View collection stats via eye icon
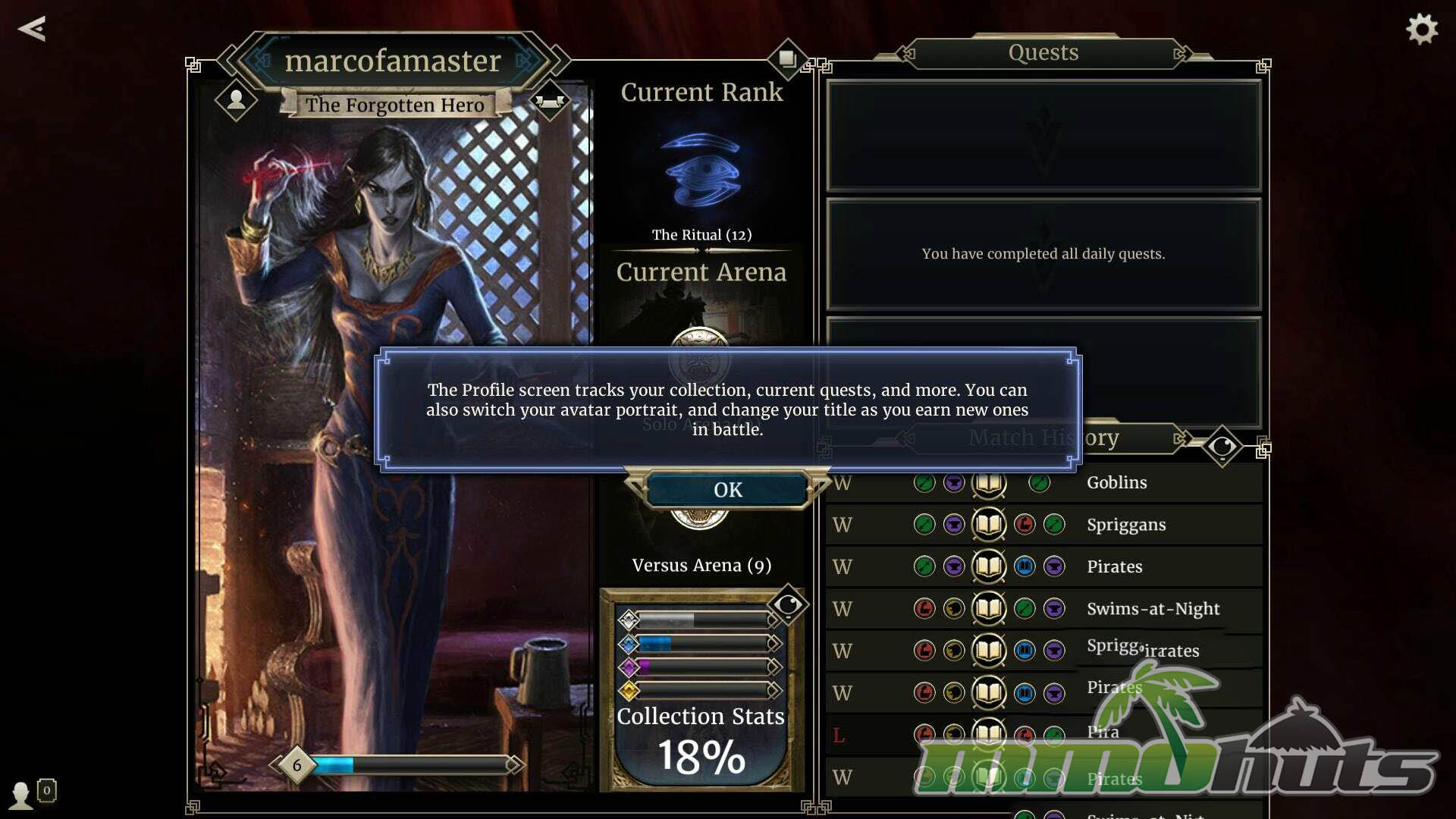This screenshot has height=819, width=1456. tap(788, 605)
